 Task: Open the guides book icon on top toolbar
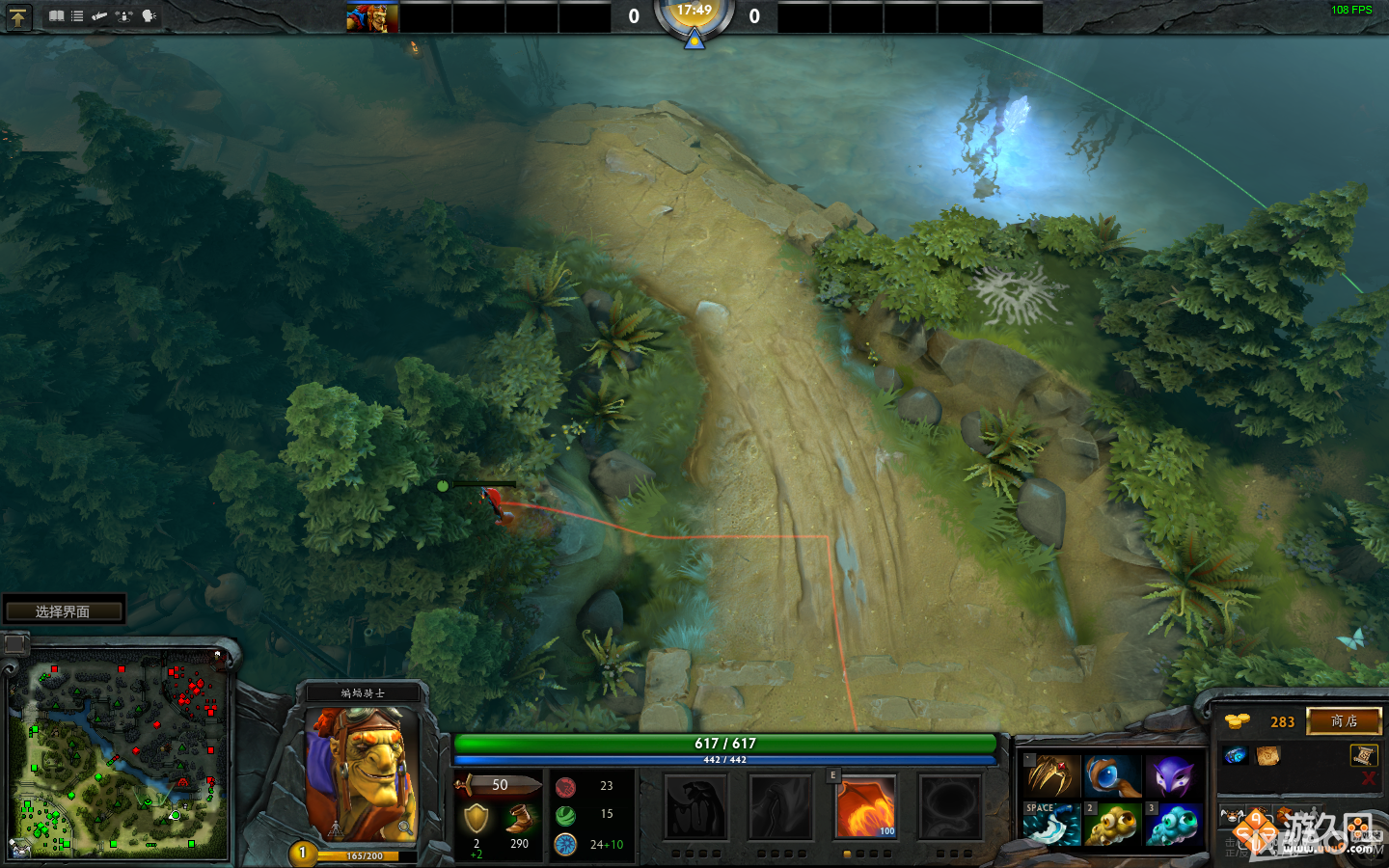coord(56,15)
